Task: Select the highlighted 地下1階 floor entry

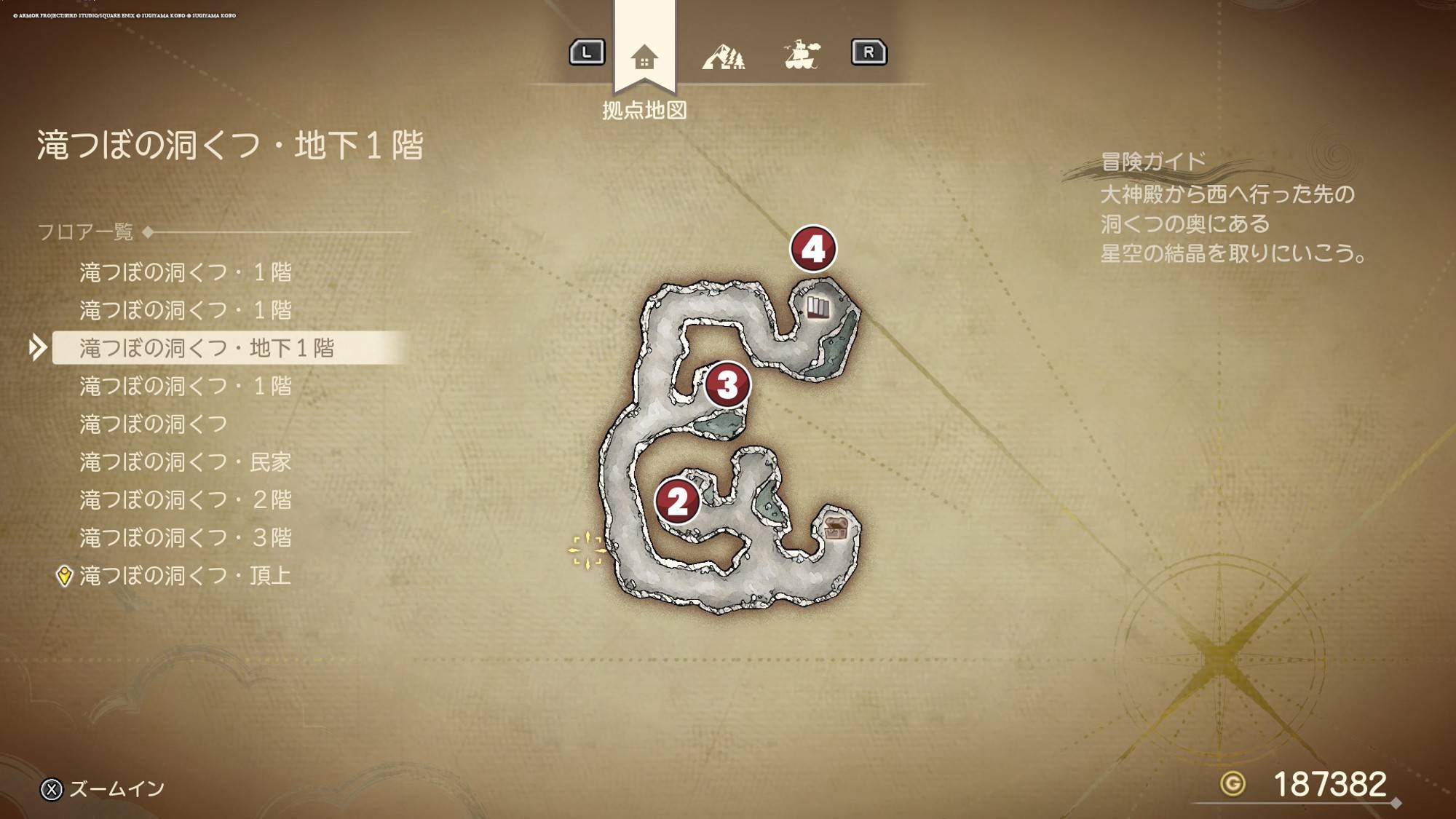Action: coord(207,348)
